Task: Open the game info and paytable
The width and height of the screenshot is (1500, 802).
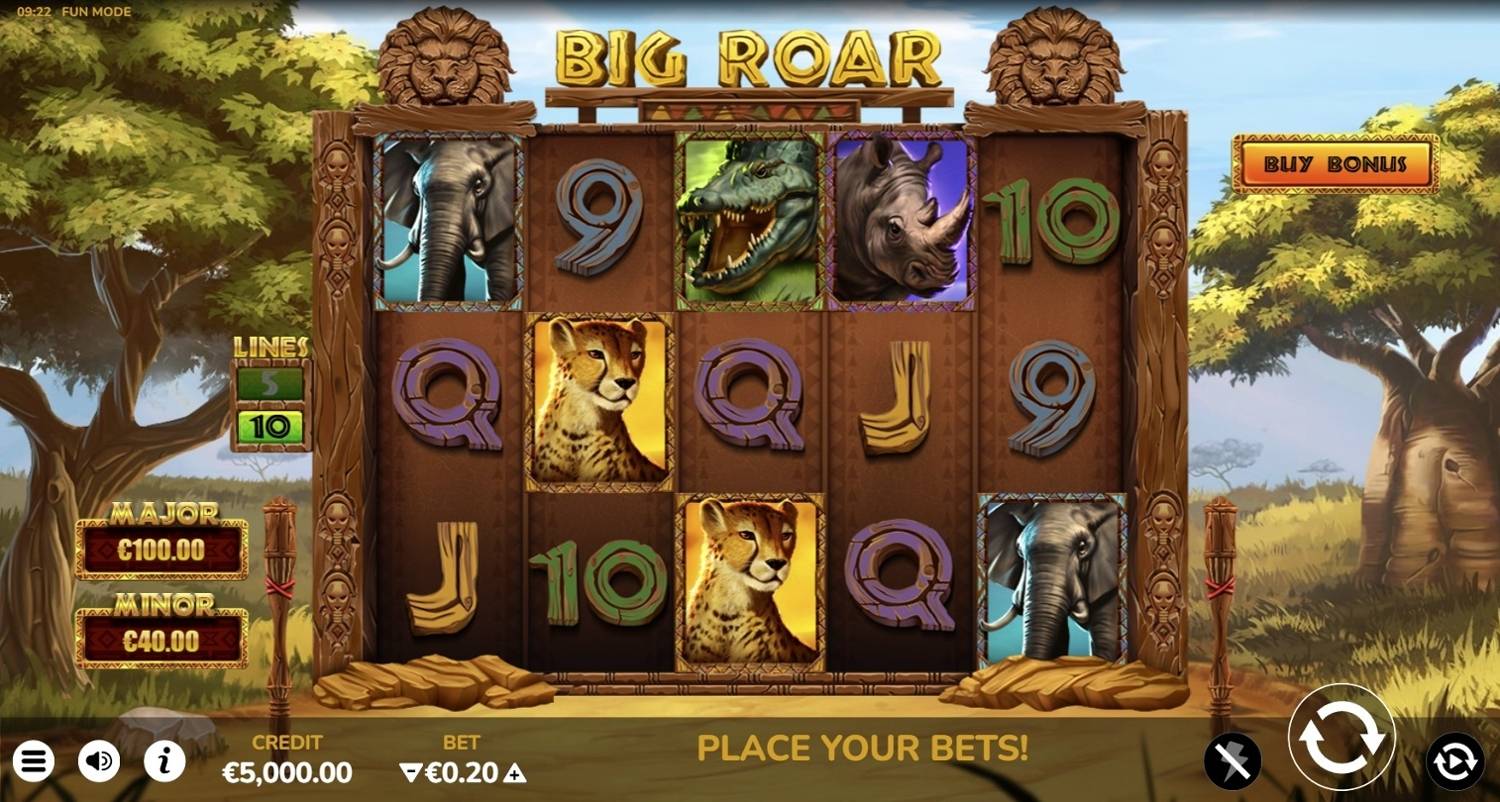Action: coord(163,763)
